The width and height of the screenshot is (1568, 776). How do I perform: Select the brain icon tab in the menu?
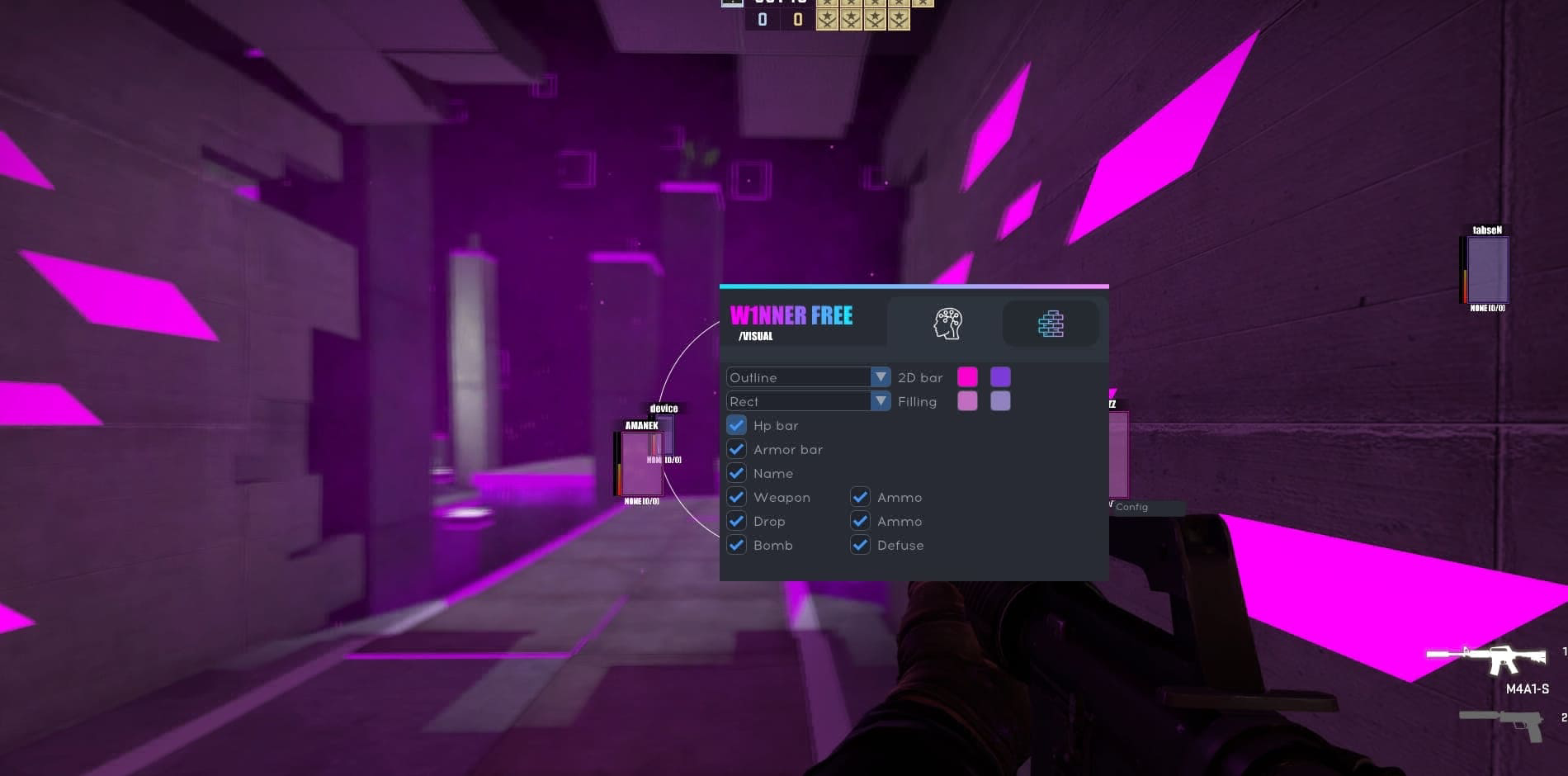point(948,324)
